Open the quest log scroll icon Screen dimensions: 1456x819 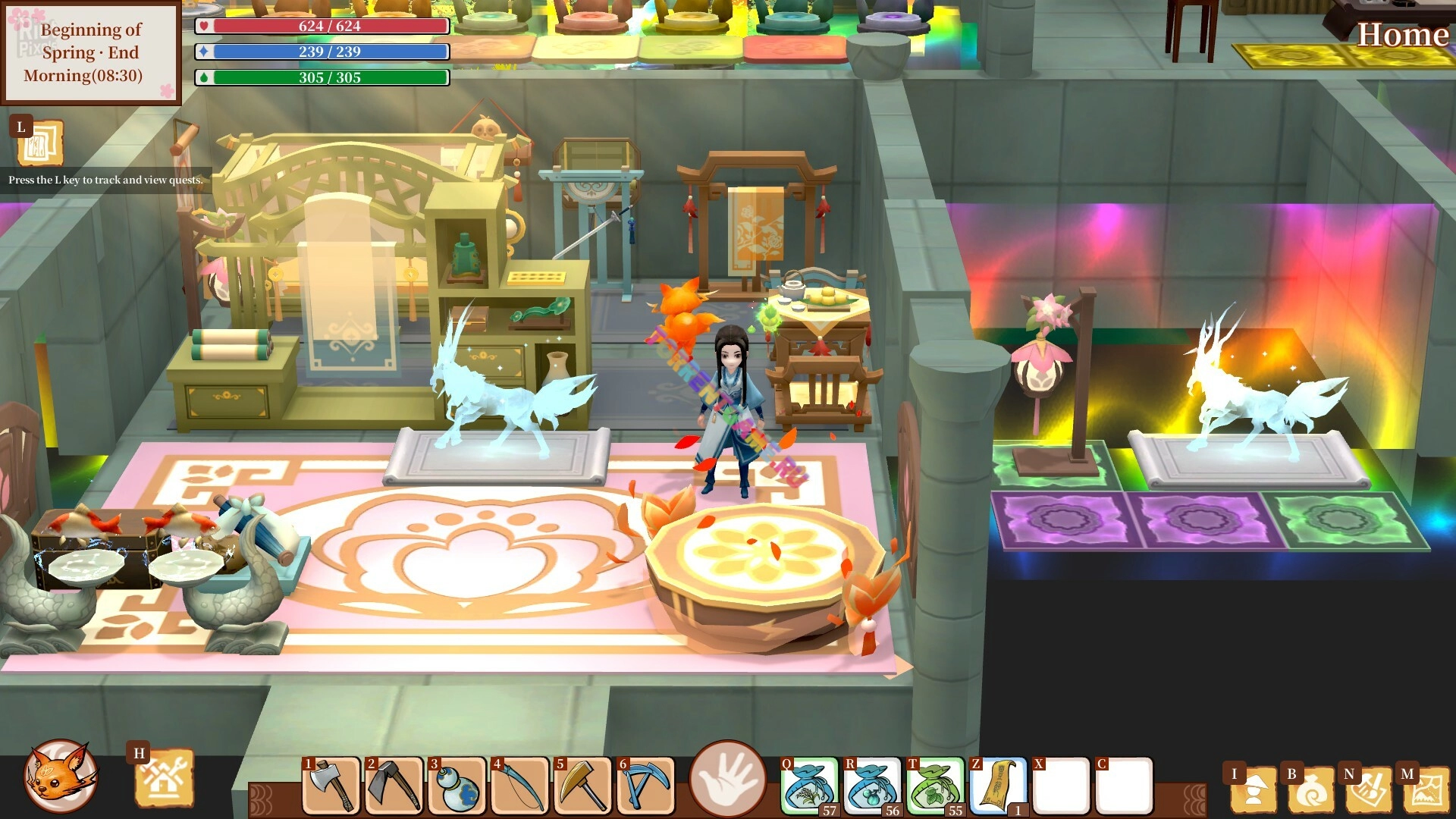[39, 143]
